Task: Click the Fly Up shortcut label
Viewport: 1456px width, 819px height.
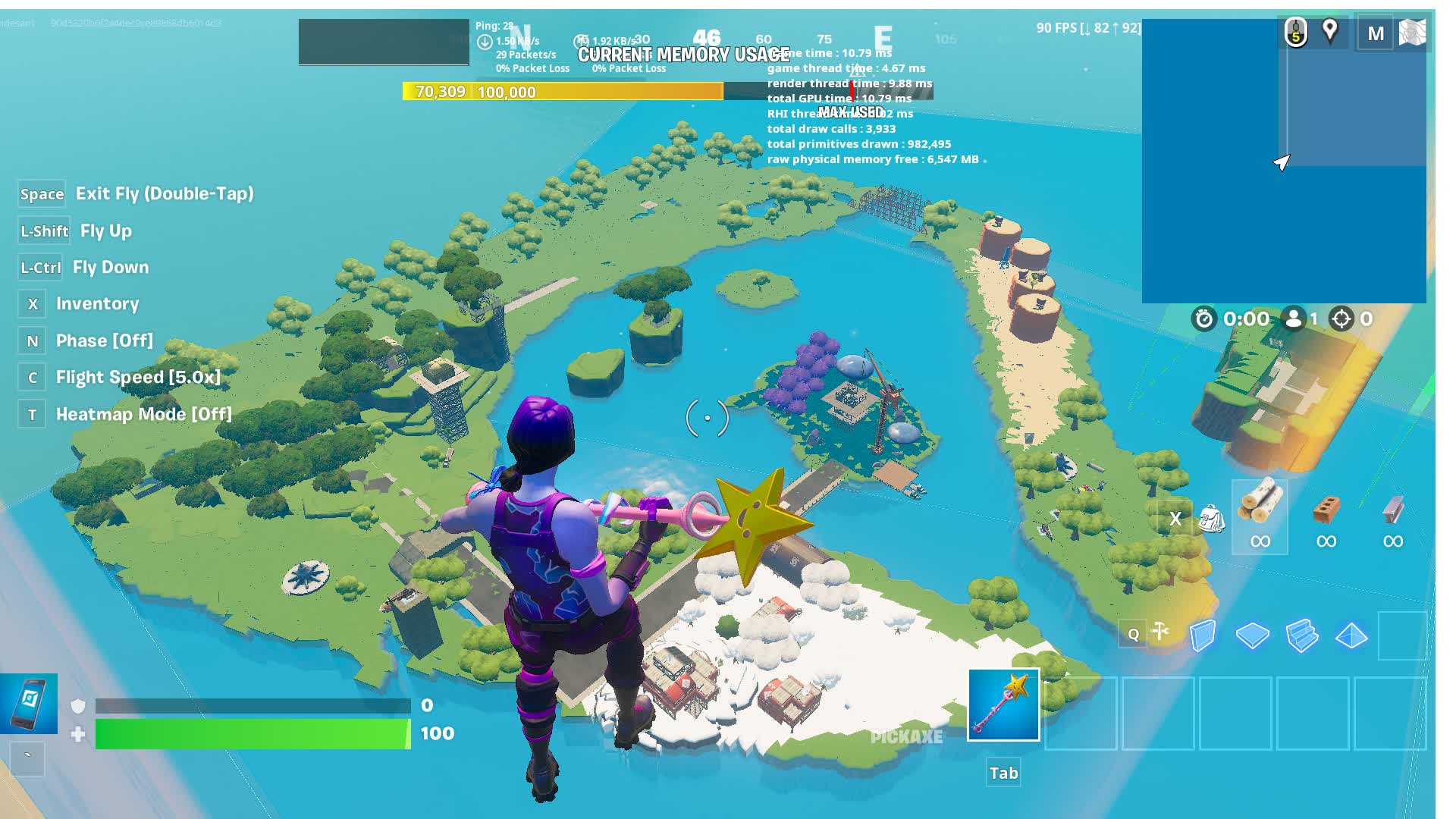Action: point(106,231)
